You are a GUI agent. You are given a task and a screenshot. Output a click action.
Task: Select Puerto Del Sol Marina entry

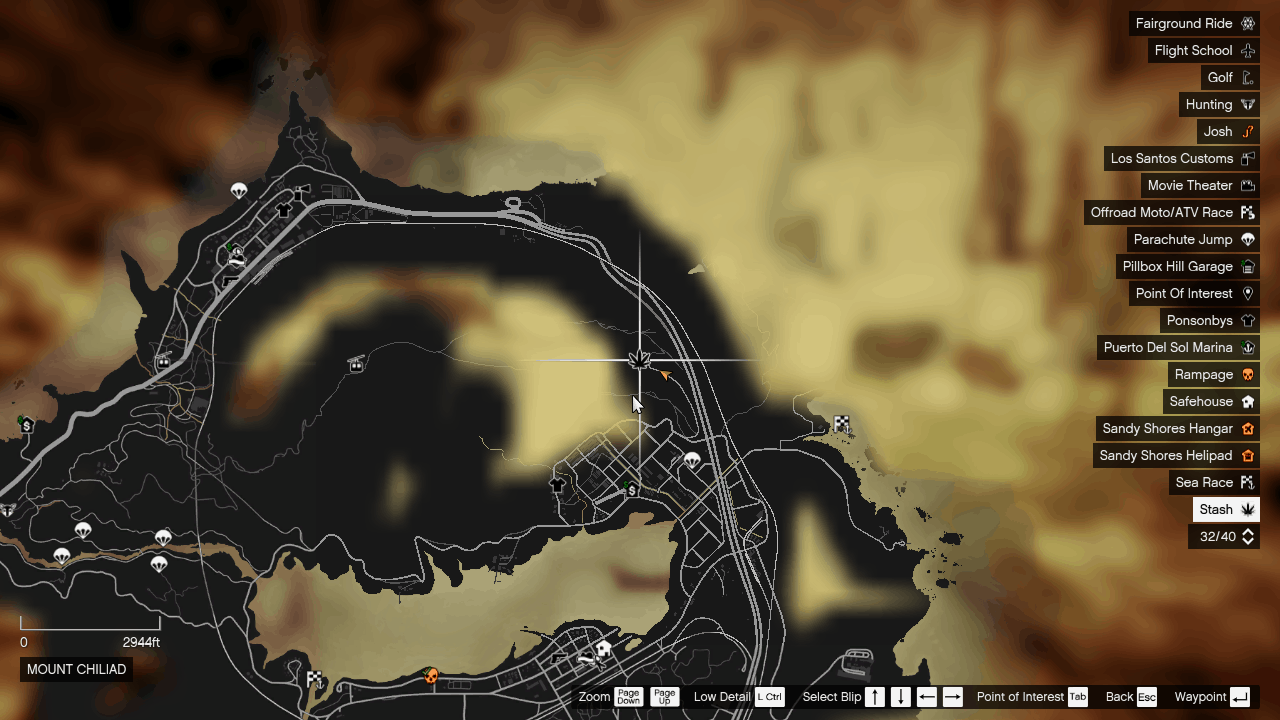pos(1178,347)
